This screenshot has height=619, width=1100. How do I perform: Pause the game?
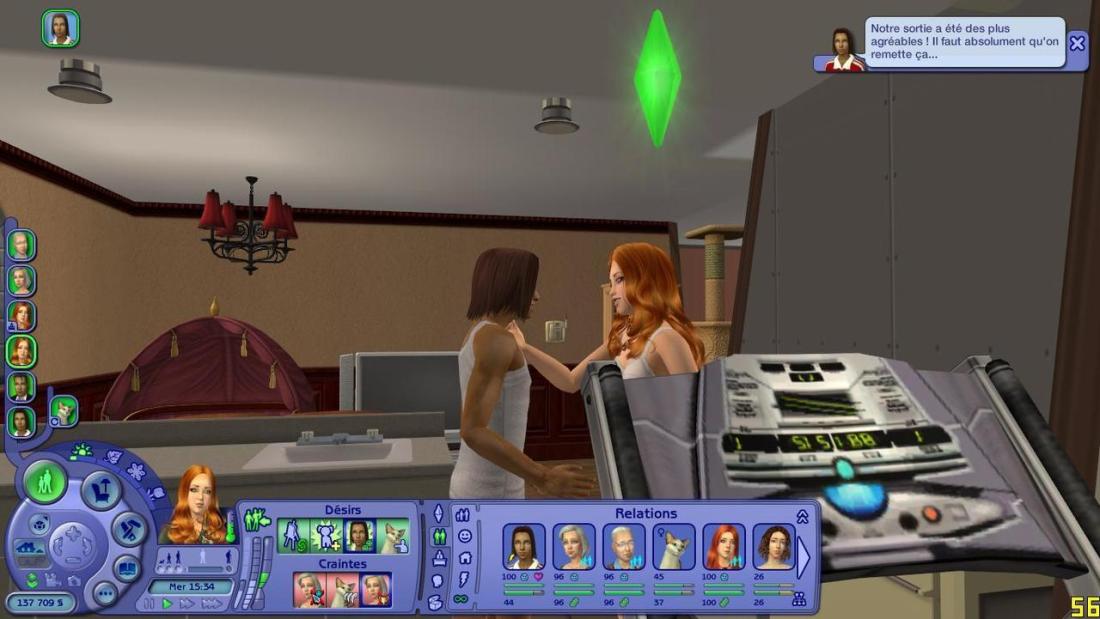(x=150, y=604)
